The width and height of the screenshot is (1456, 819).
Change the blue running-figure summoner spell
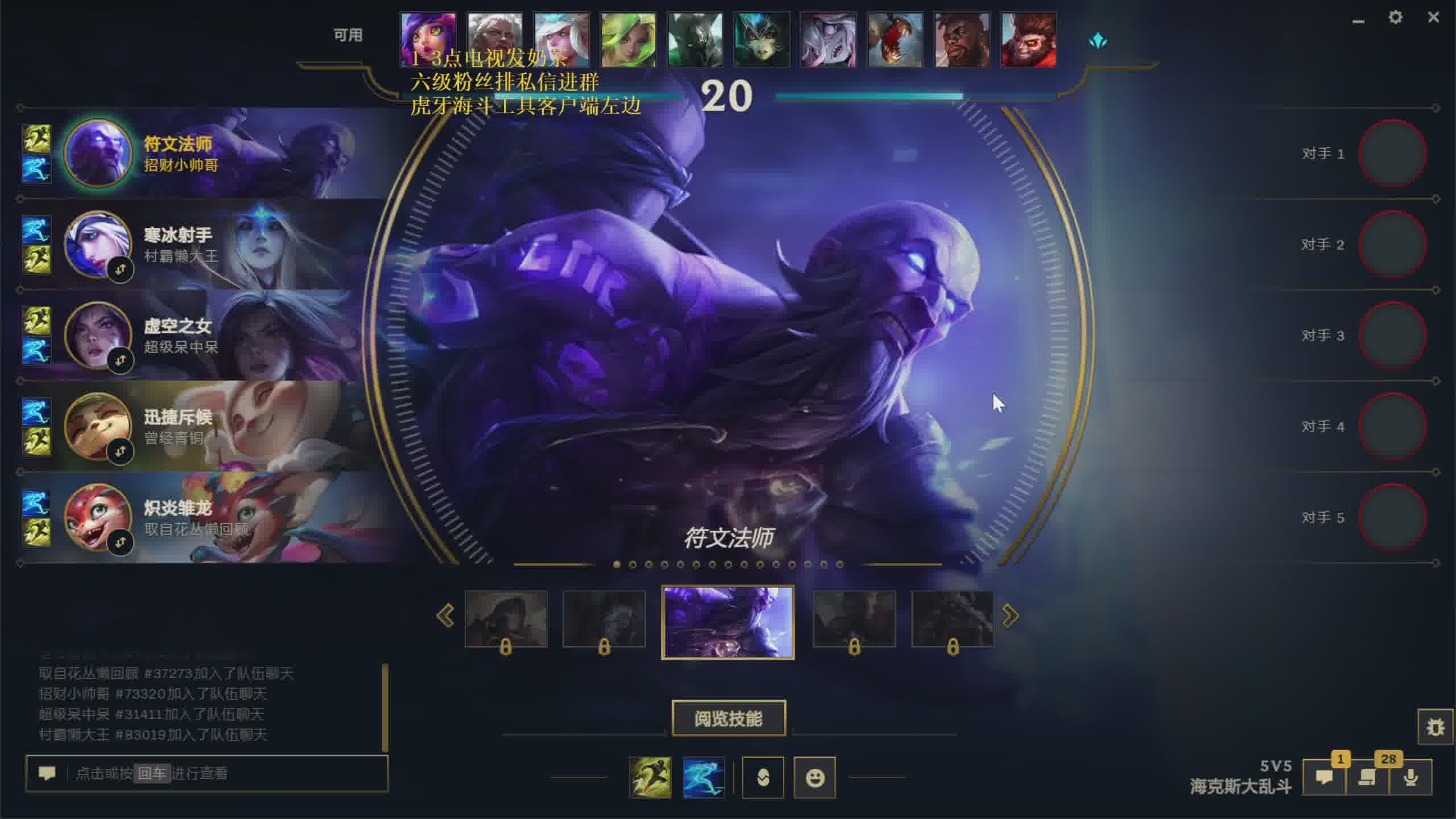704,777
